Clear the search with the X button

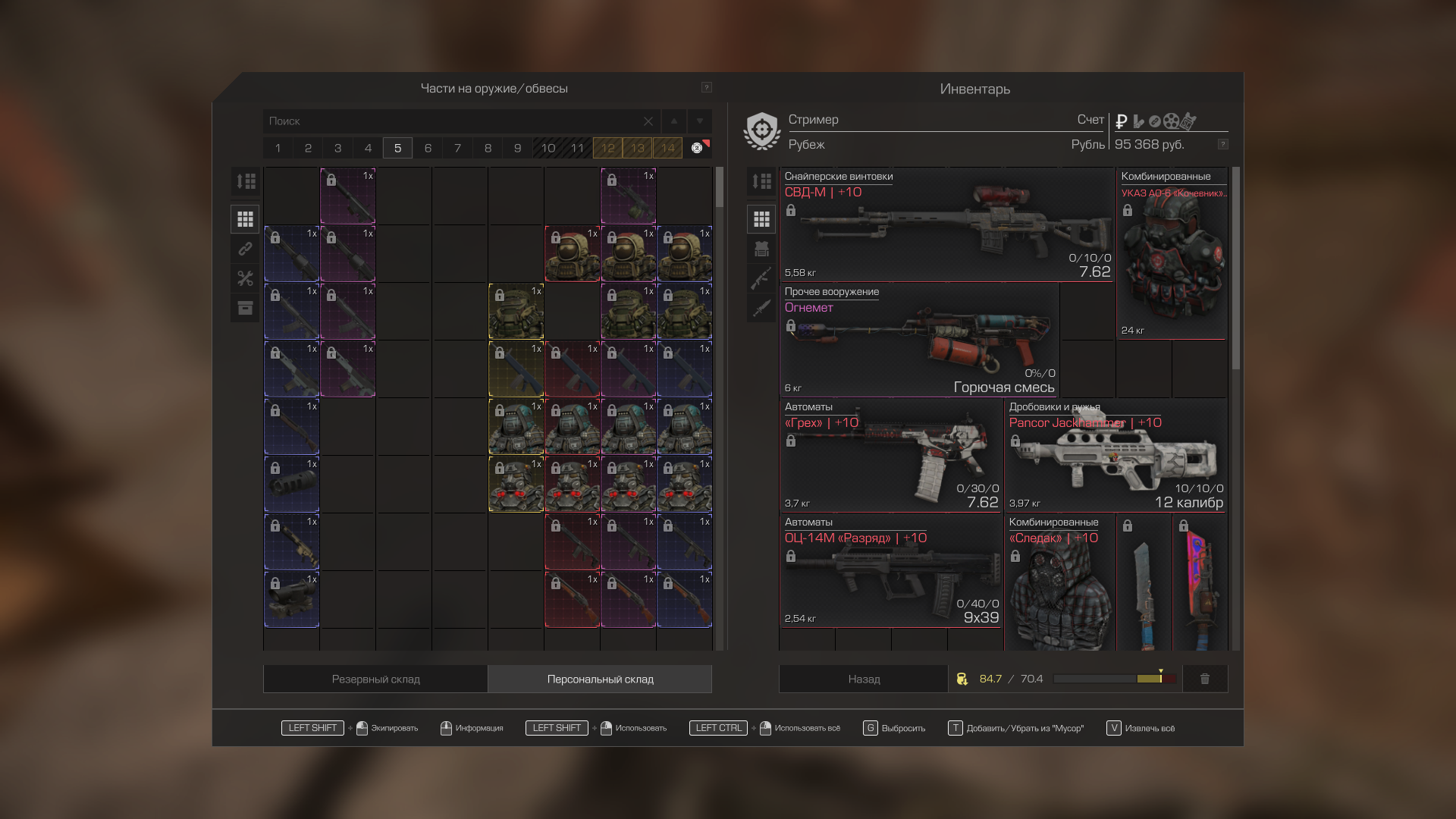click(648, 121)
